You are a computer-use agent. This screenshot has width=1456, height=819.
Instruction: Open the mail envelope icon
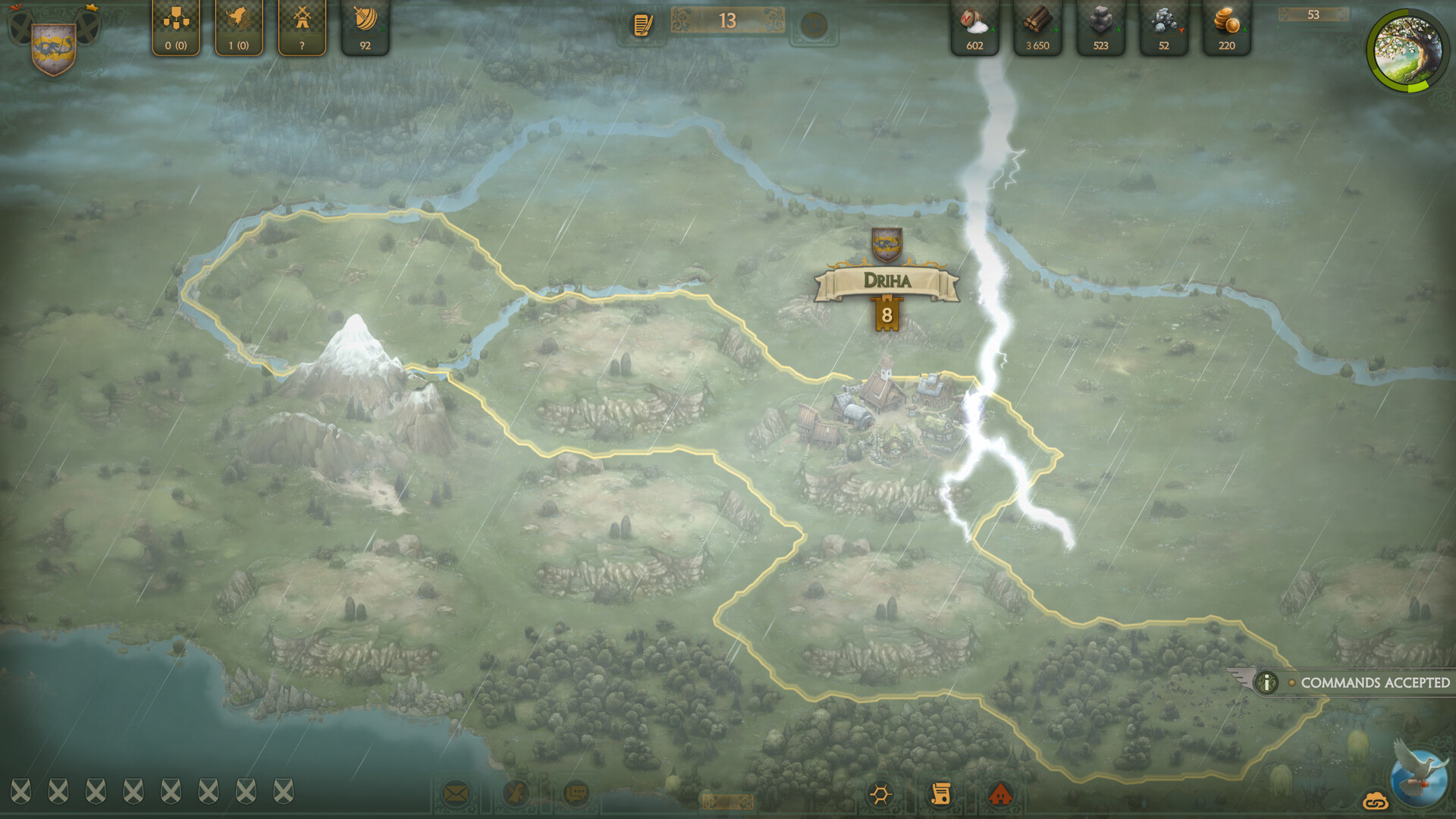(x=456, y=794)
